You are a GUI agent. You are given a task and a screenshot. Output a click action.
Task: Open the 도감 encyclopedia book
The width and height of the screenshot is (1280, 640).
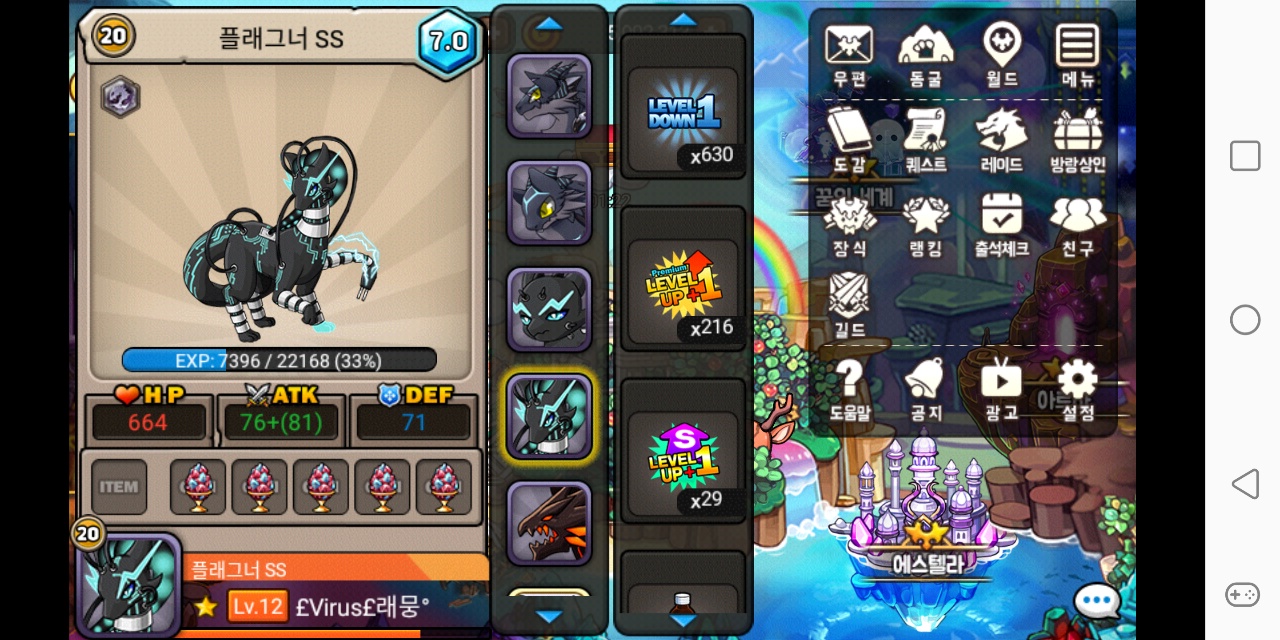tap(849, 138)
